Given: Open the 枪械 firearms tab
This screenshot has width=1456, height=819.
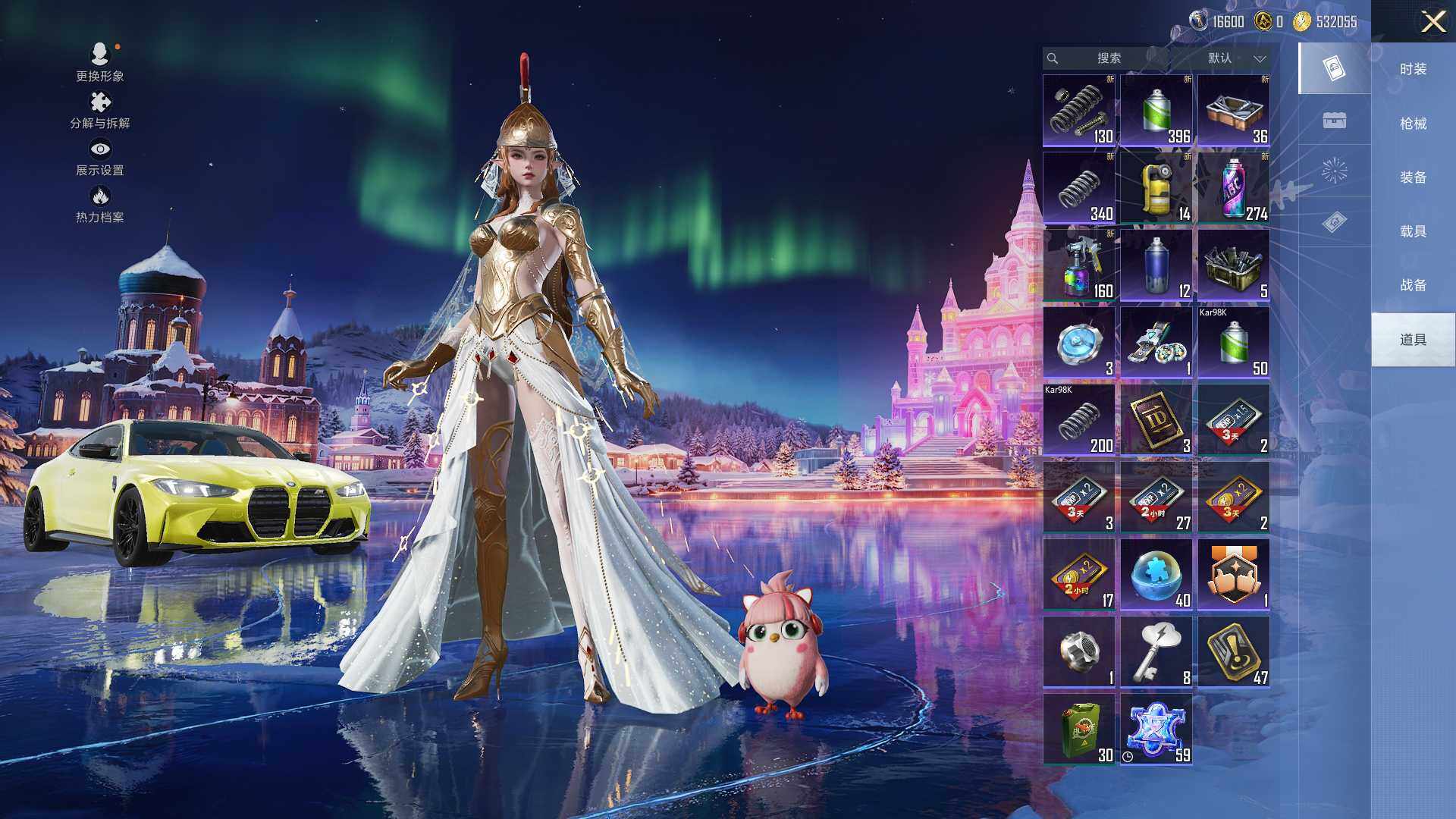Looking at the screenshot, I should click(1413, 123).
